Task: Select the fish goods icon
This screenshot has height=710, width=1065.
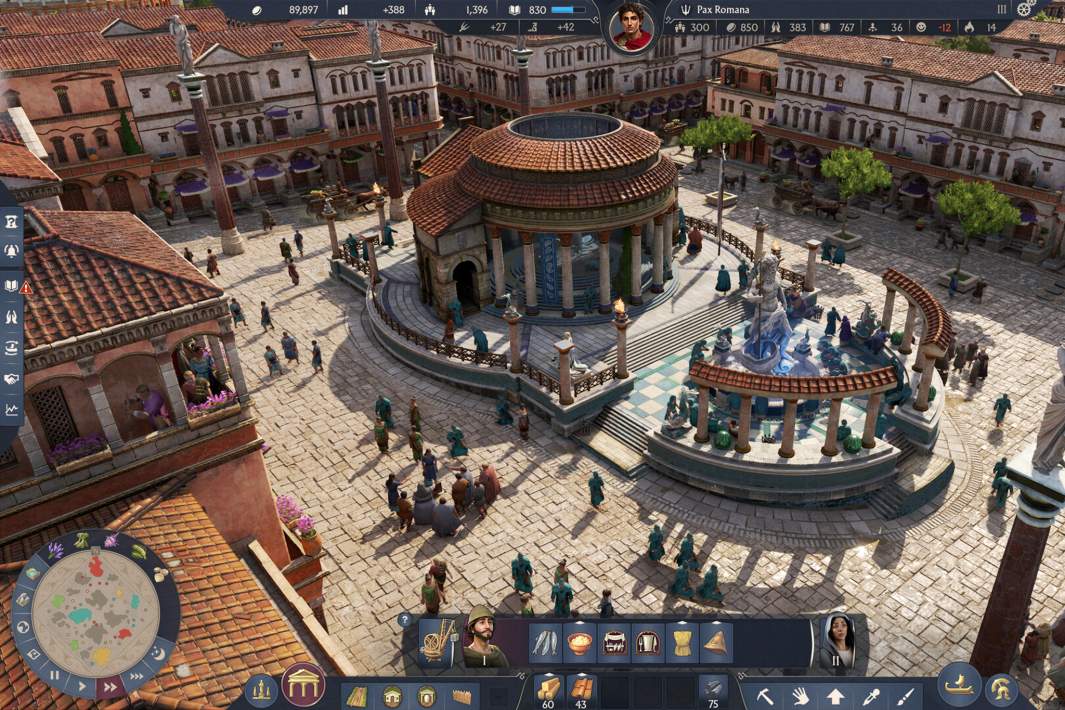Action: [545, 642]
